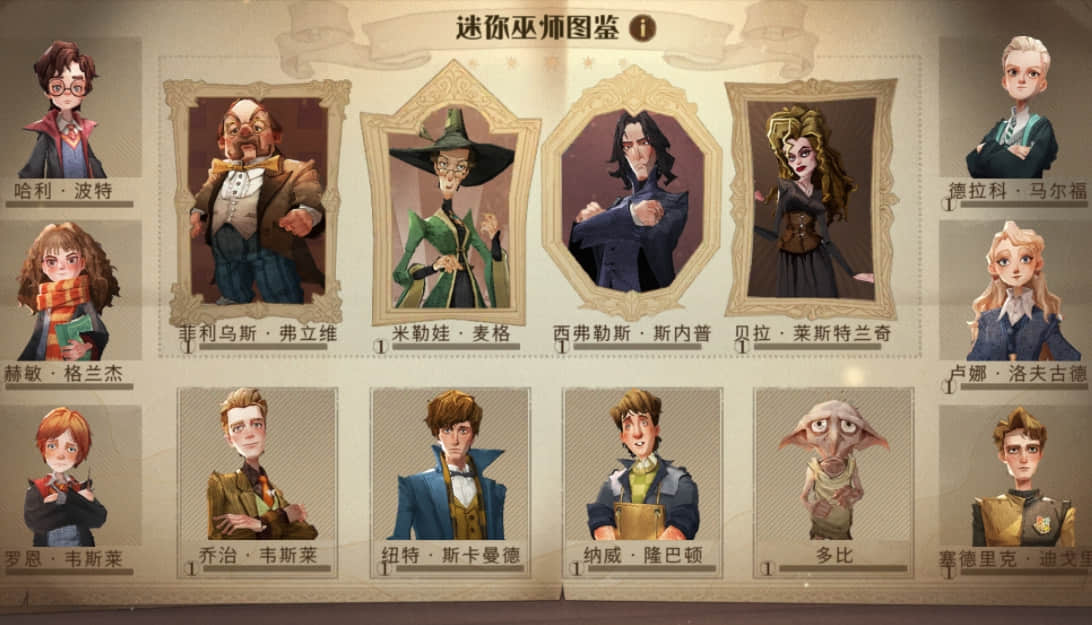Open the info icon beside 迷你巫师图鉴
Screen dimensions: 1092x625
tap(642, 28)
